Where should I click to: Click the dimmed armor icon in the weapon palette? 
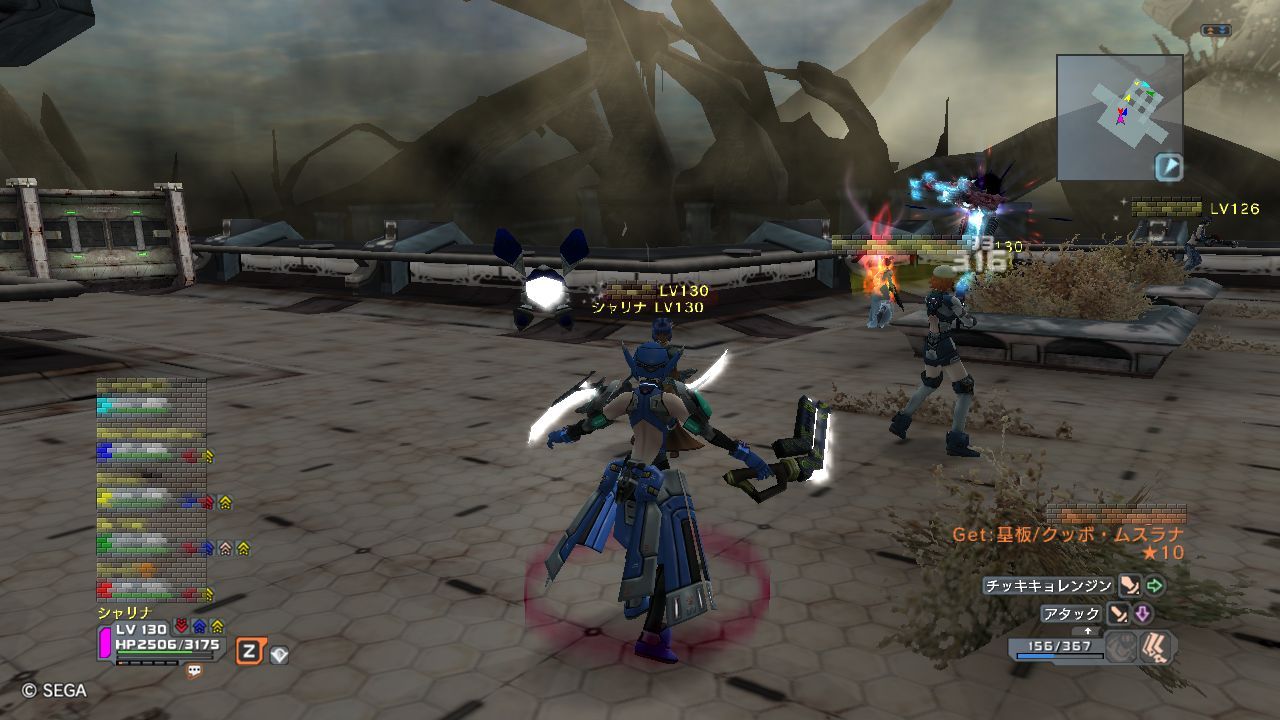1122,647
